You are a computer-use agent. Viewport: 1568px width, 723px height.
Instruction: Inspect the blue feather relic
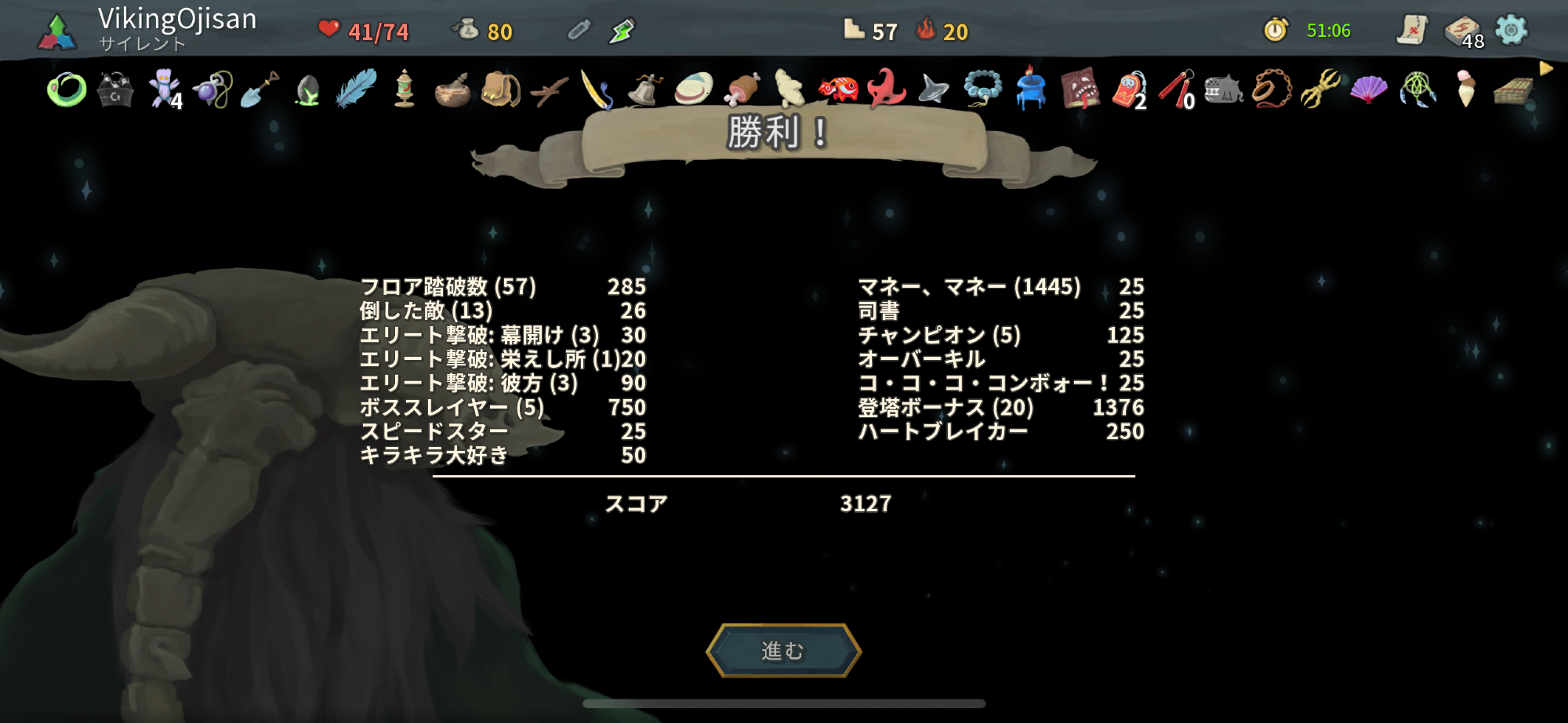click(x=356, y=89)
